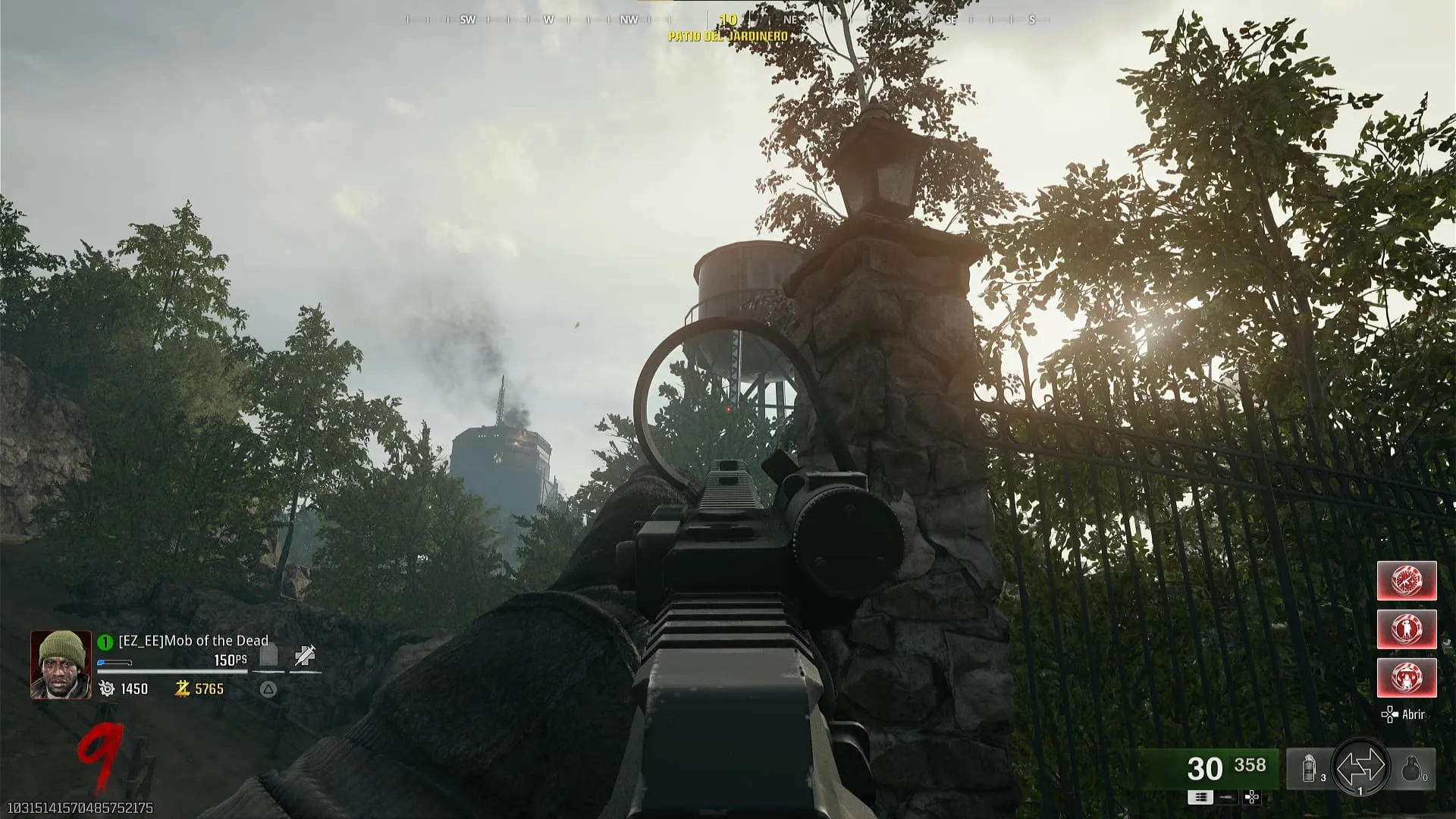Click the compass bar at the top

pos(728,20)
